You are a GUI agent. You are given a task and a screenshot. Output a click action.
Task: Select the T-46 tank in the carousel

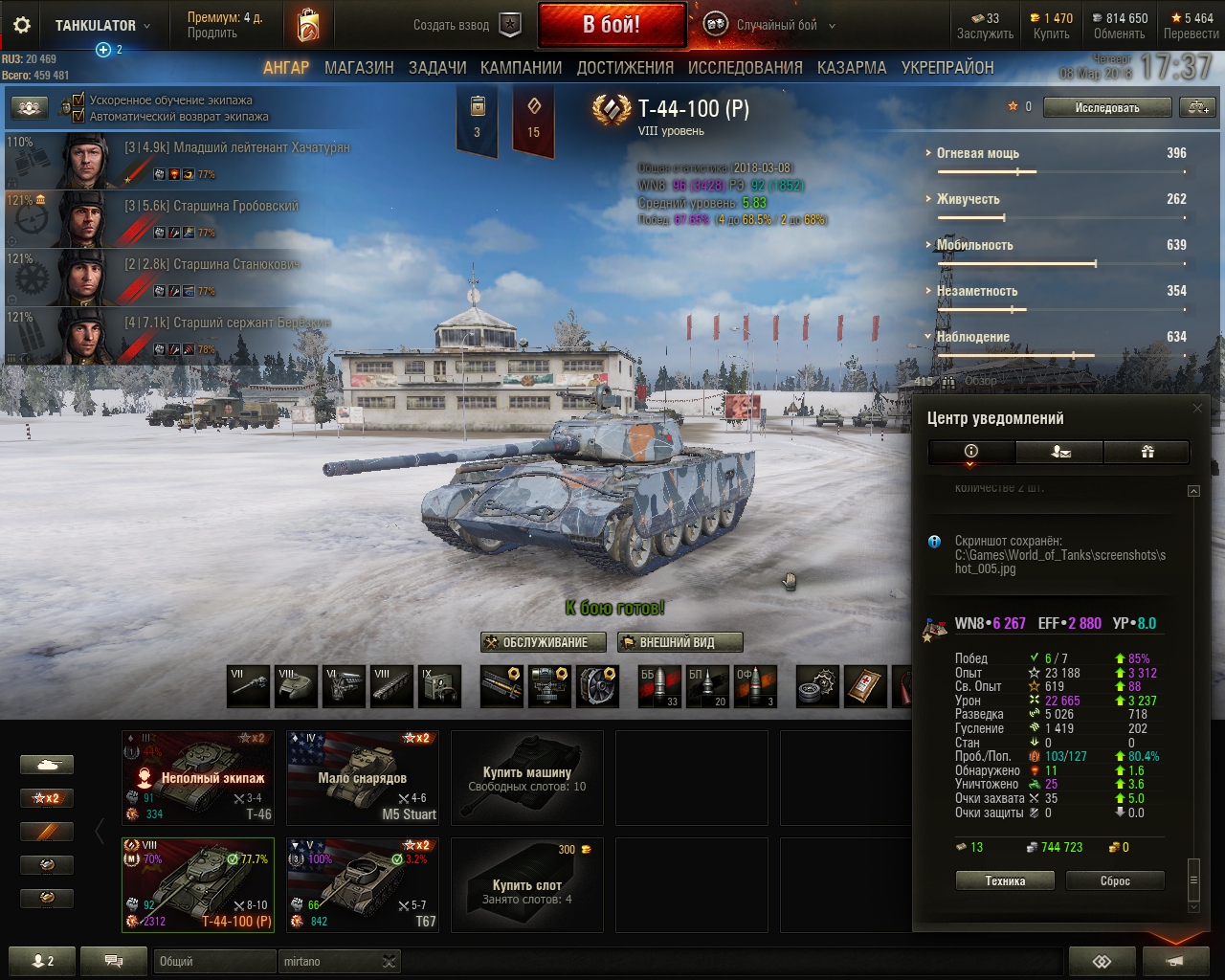click(199, 777)
